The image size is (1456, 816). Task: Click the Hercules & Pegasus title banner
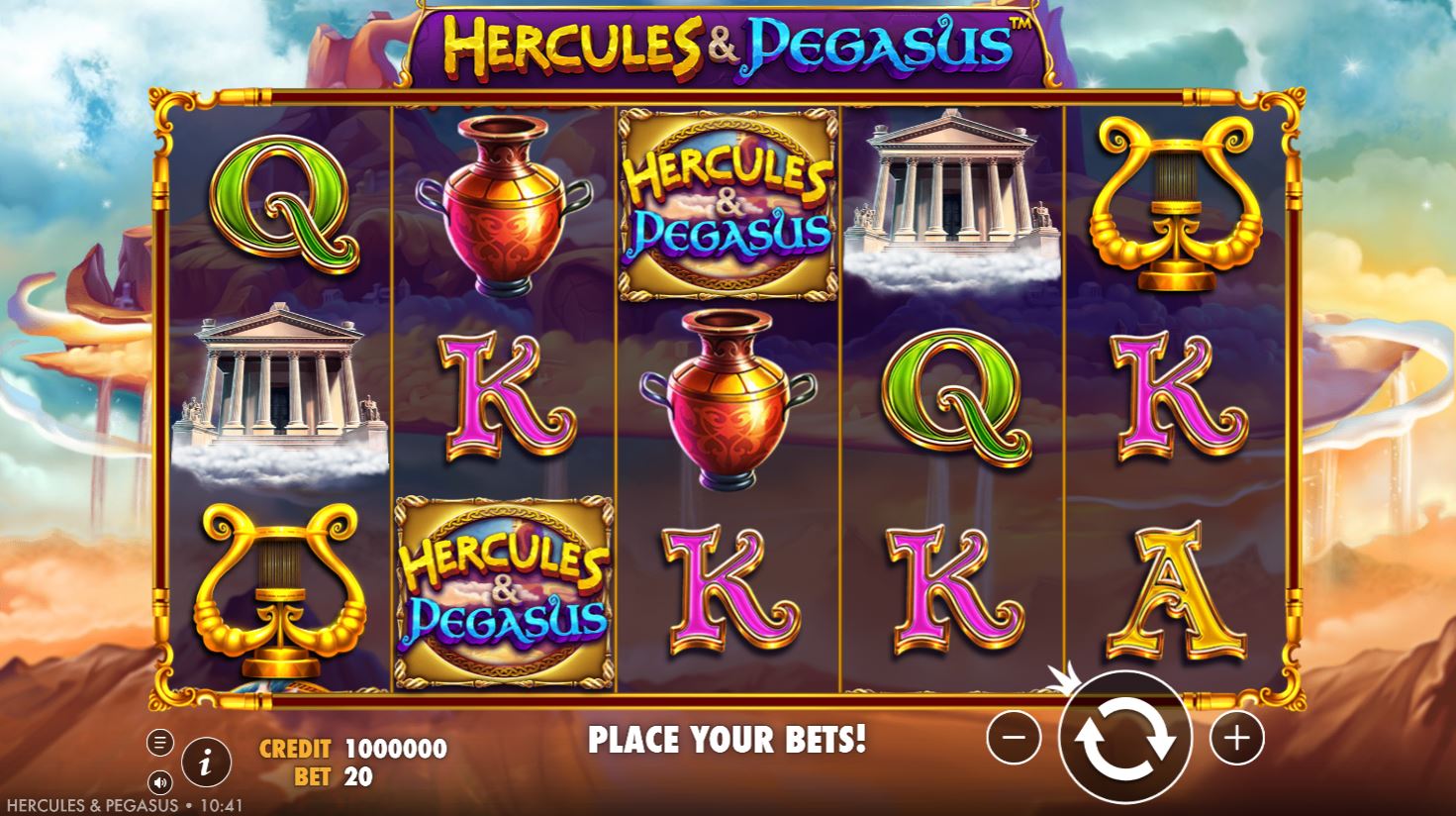pos(728,45)
